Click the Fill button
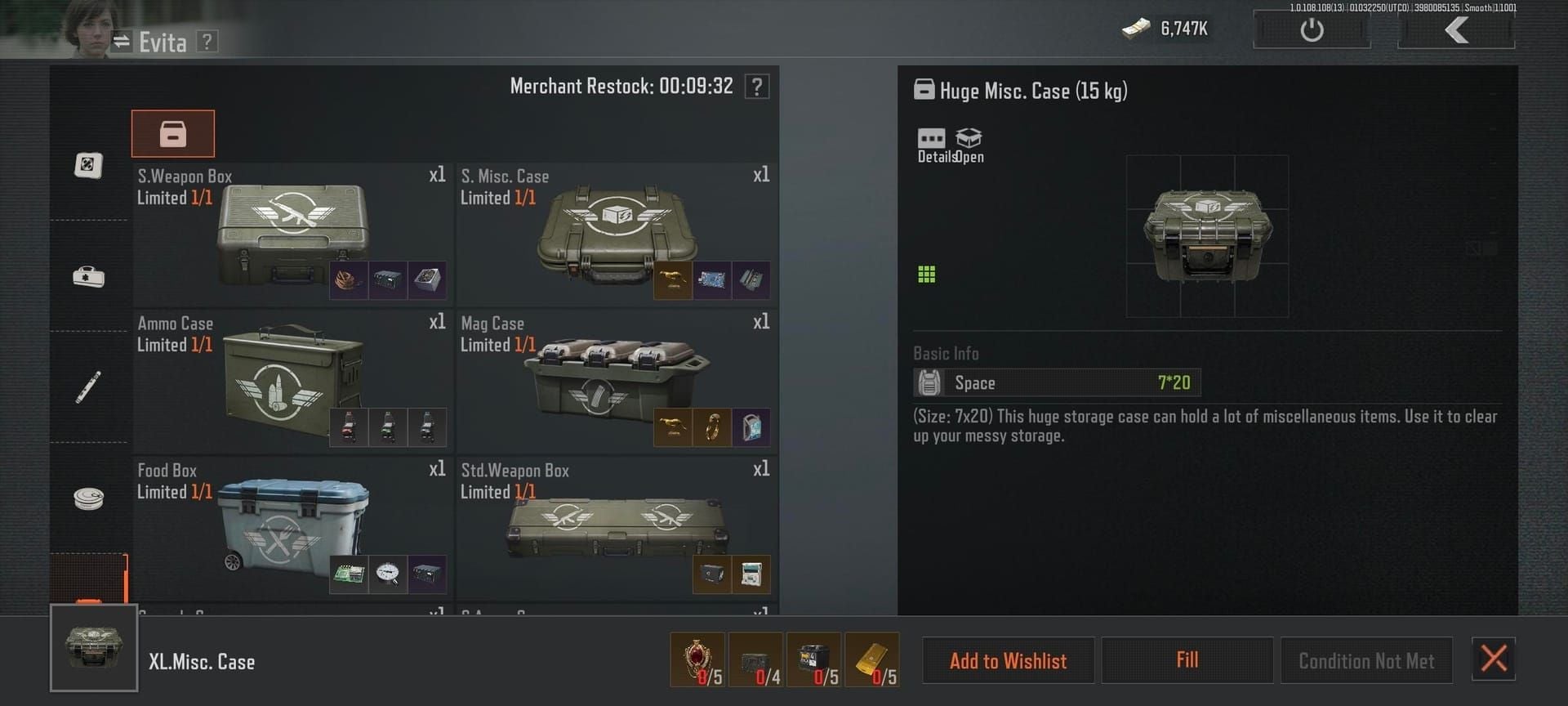Viewport: 1568px width, 706px height. pos(1187,660)
